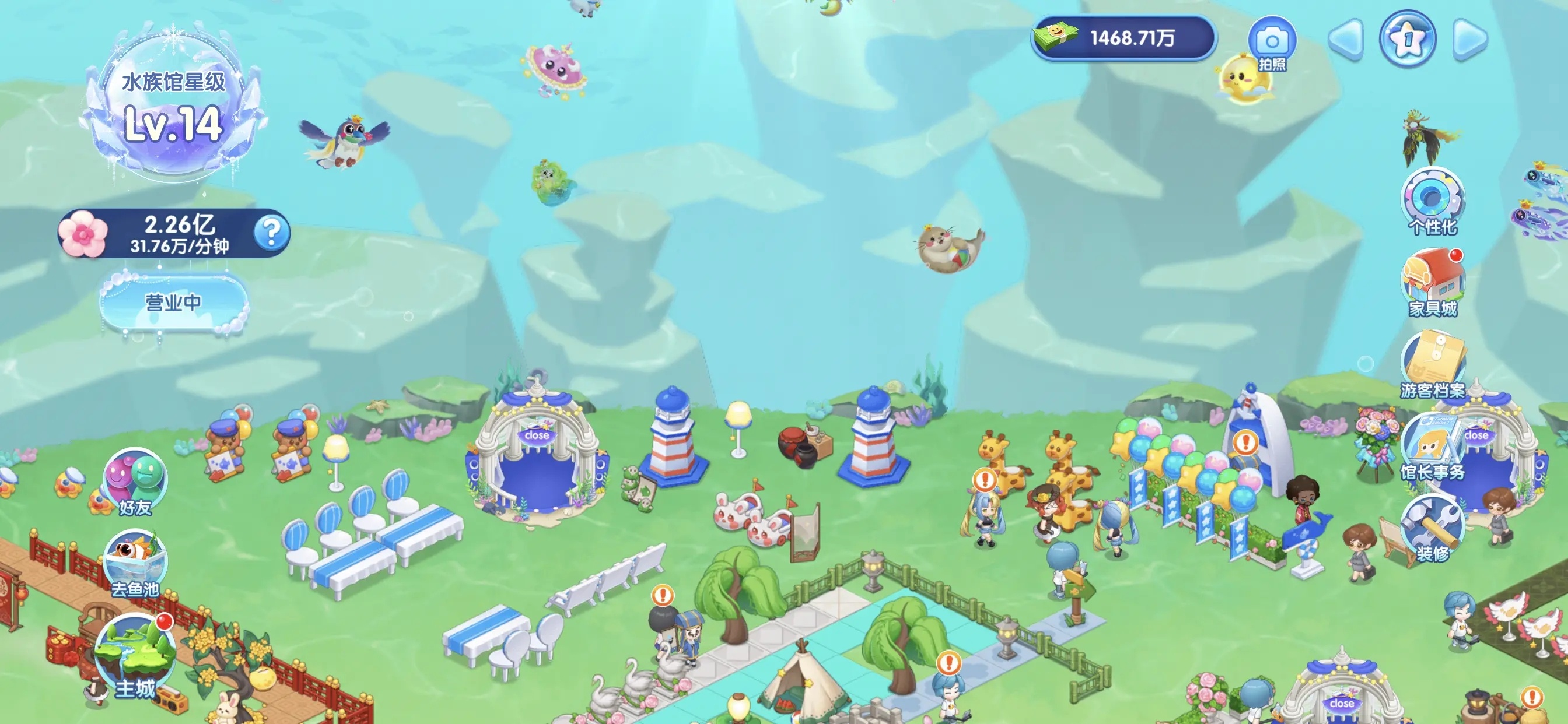This screenshot has height=724, width=1568.
Task: Take a photo with the 拍照 camera
Action: [1272, 44]
